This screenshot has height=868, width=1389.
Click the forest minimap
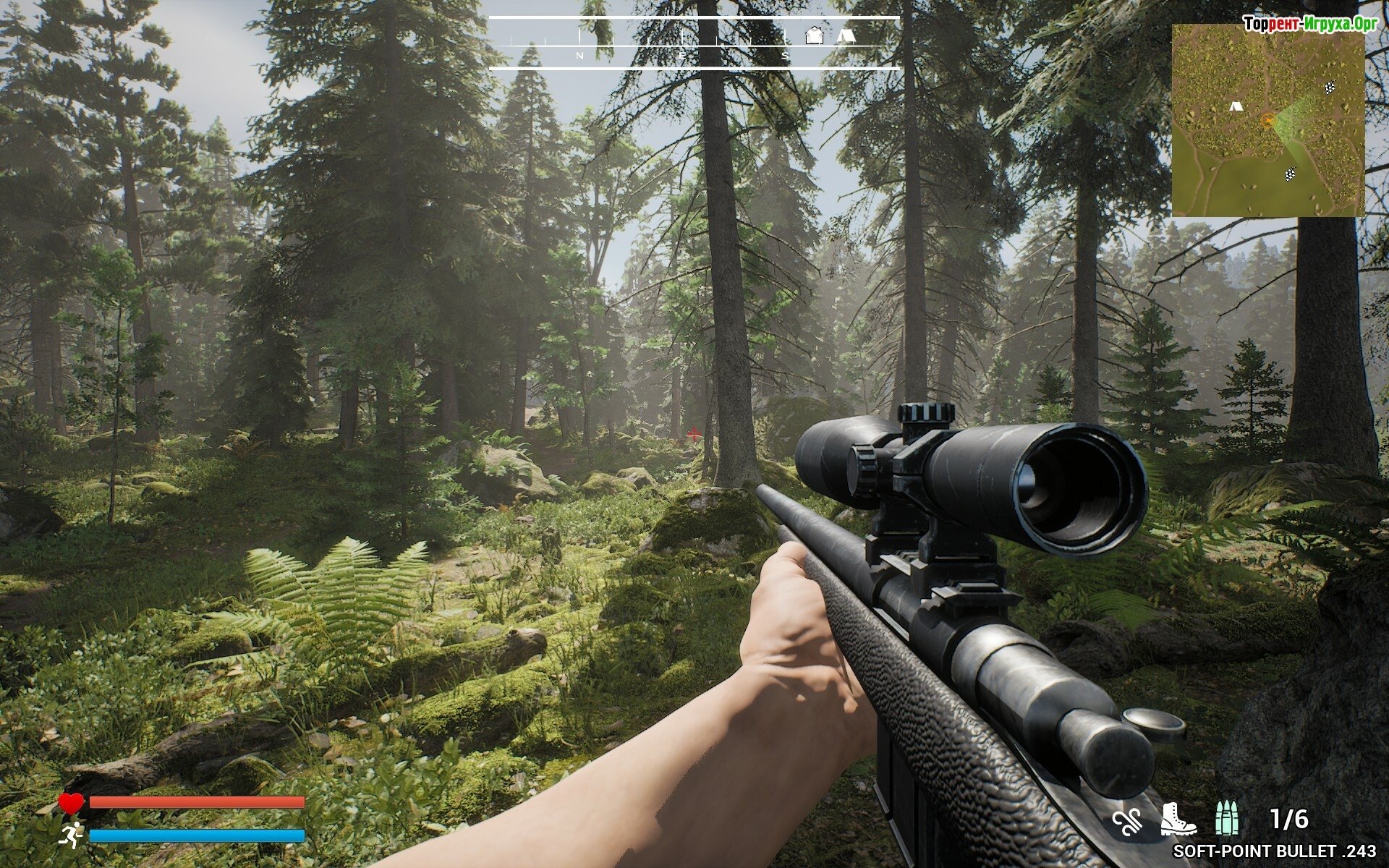1267,120
